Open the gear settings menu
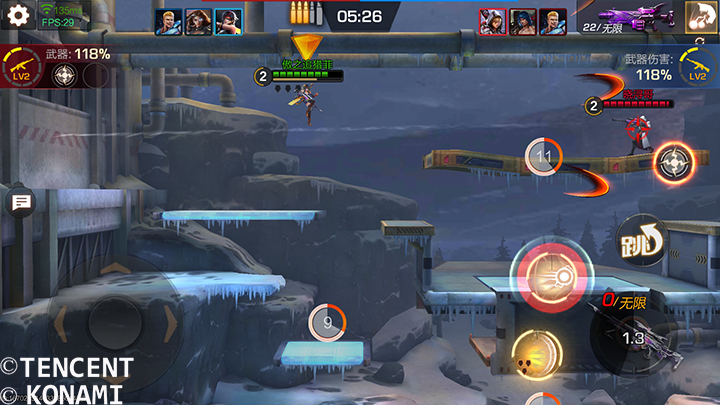 point(17,16)
